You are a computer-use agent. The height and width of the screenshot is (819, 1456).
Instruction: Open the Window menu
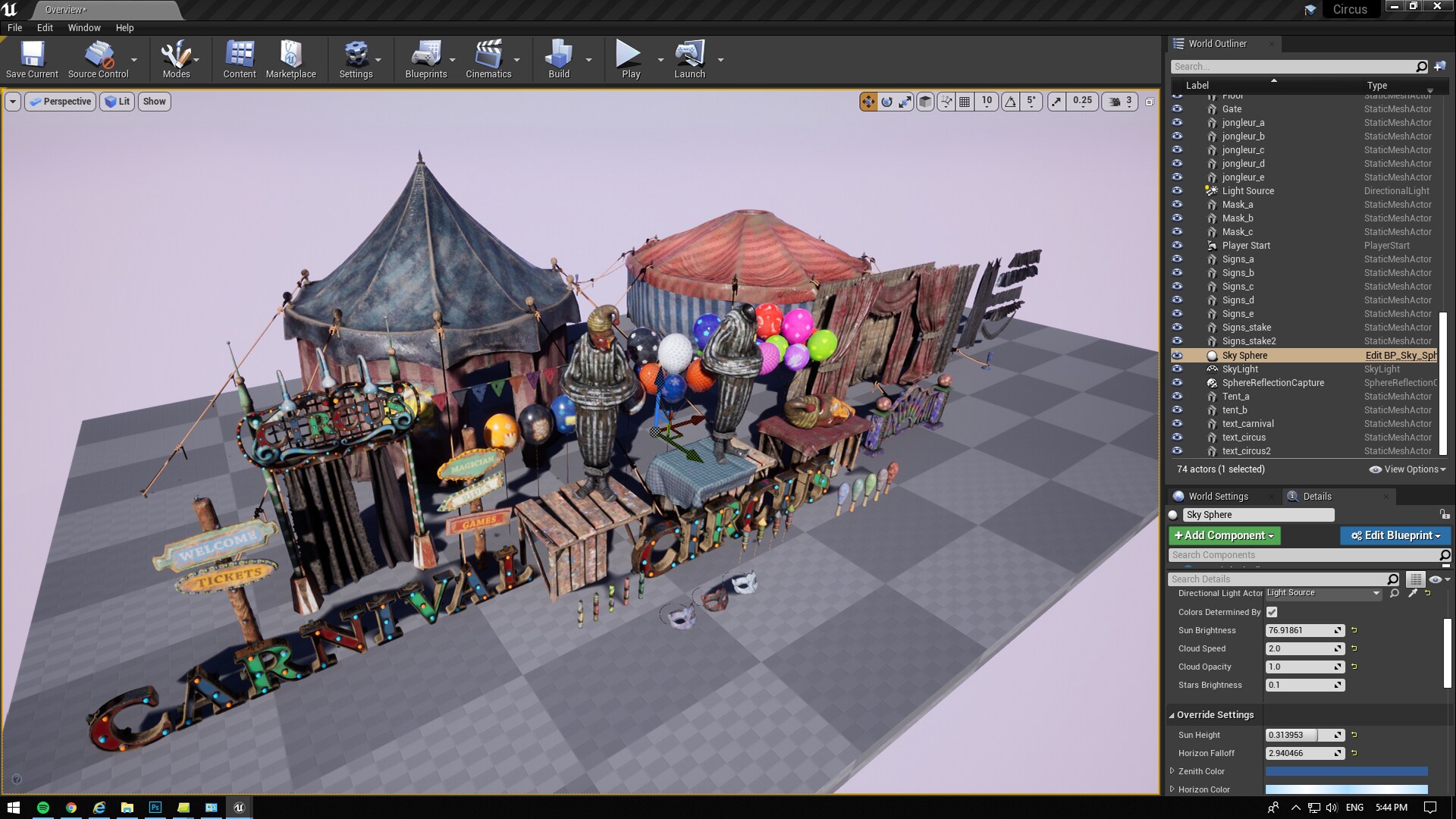click(83, 27)
